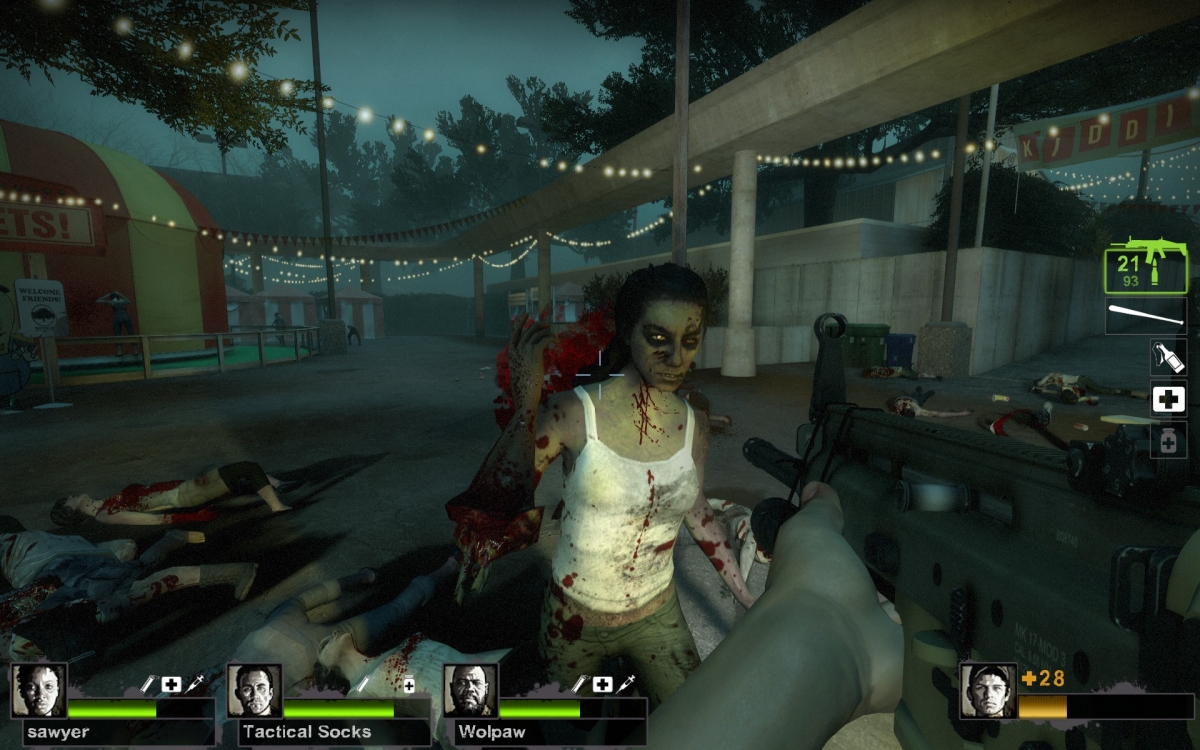Image resolution: width=1200 pixels, height=750 pixels.
Task: Select the submachine gun weapon slot
Action: pos(1146,264)
